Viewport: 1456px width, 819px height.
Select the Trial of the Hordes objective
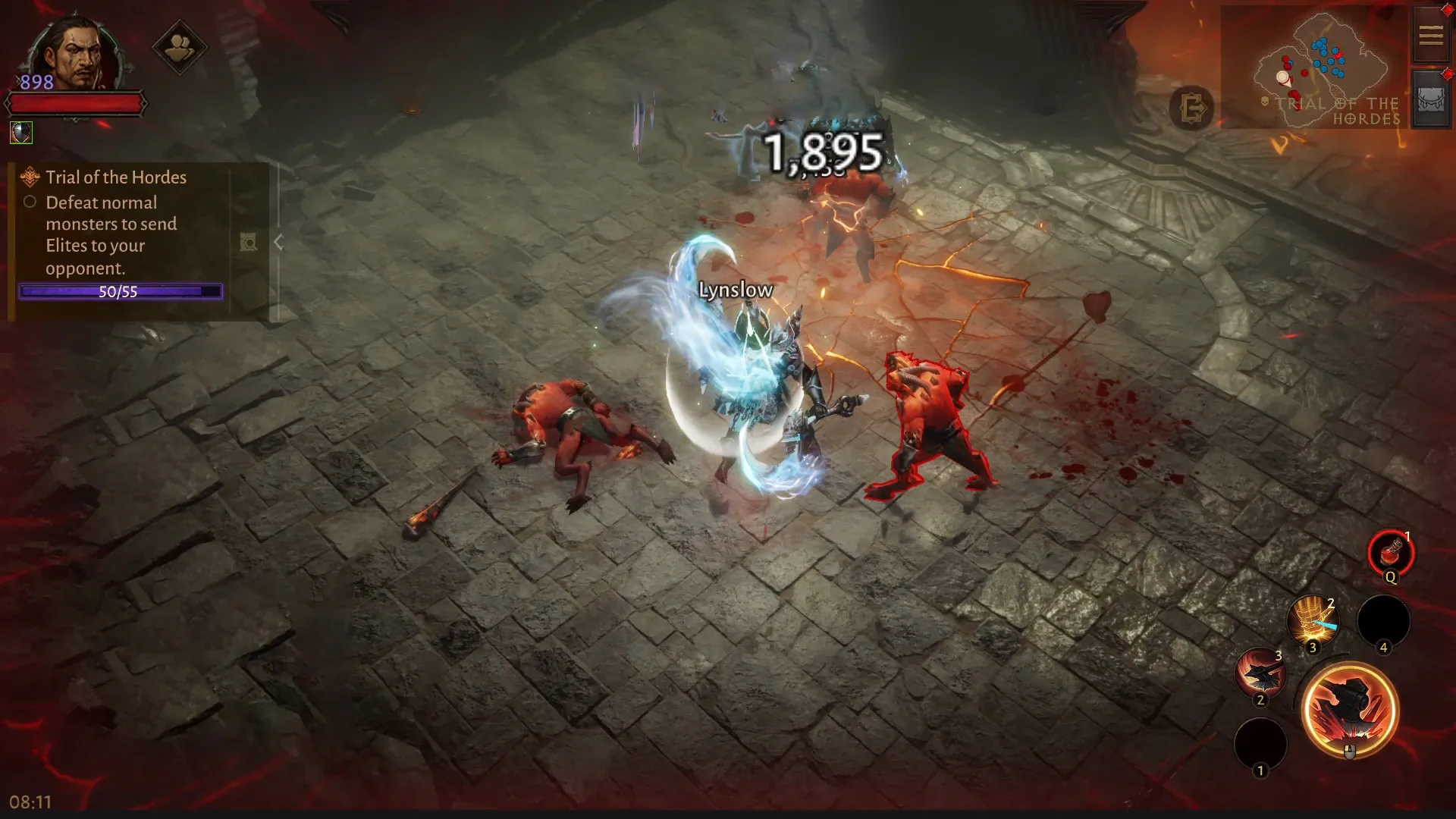[115, 177]
